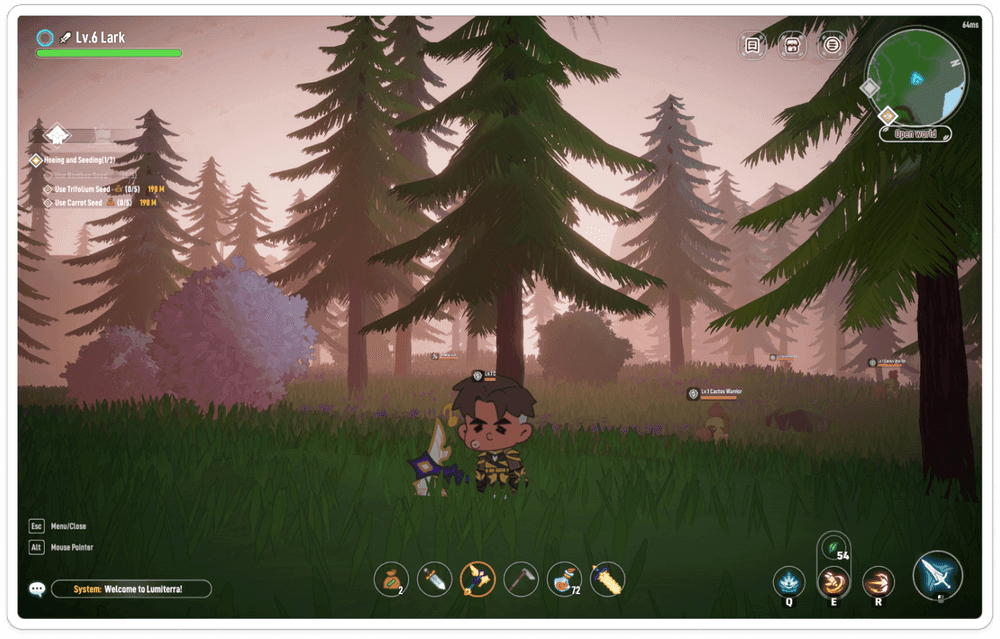Select the highlighted staff hotbar slot

(x=477, y=578)
